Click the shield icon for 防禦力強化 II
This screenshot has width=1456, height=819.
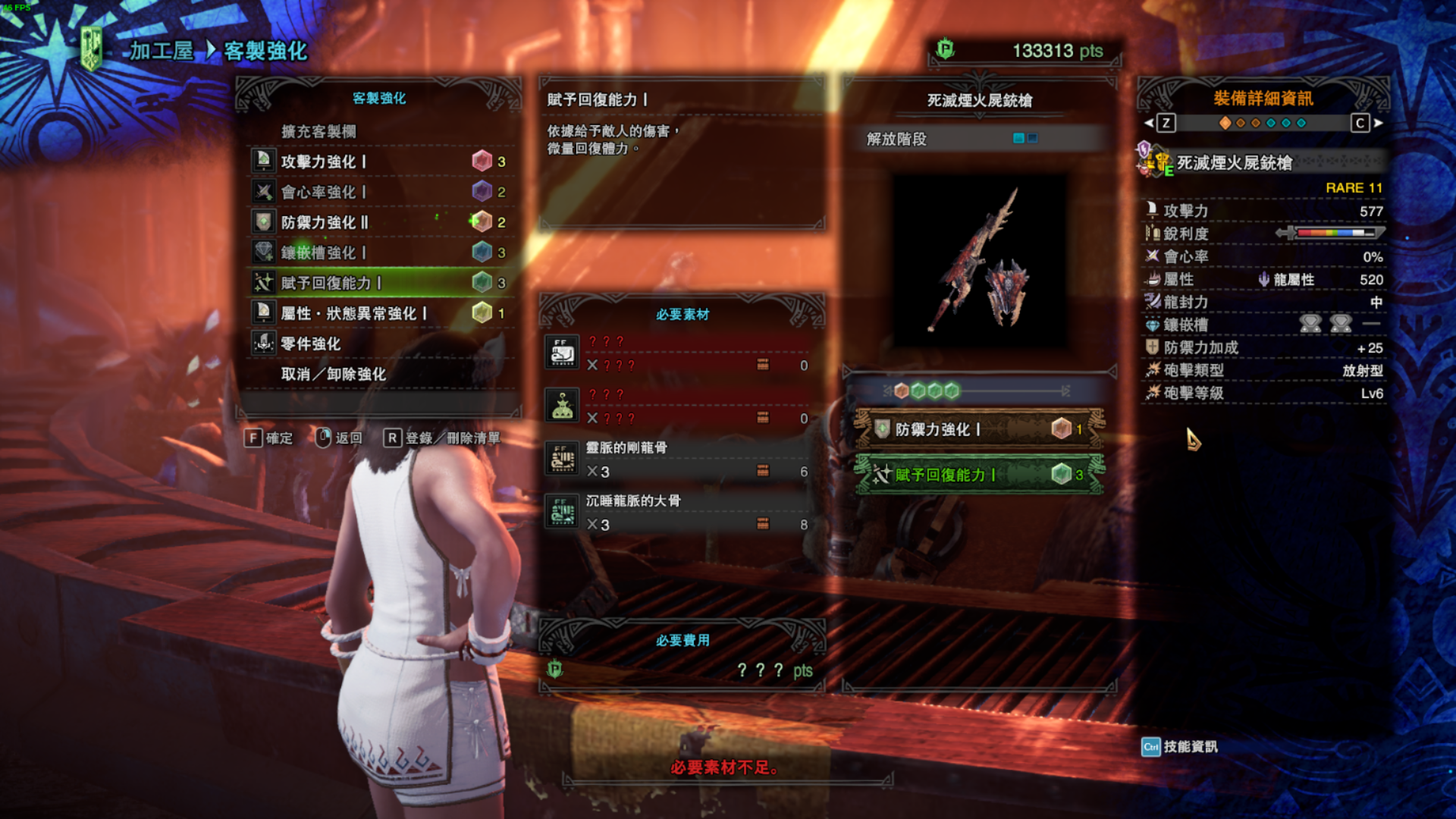[x=263, y=223]
